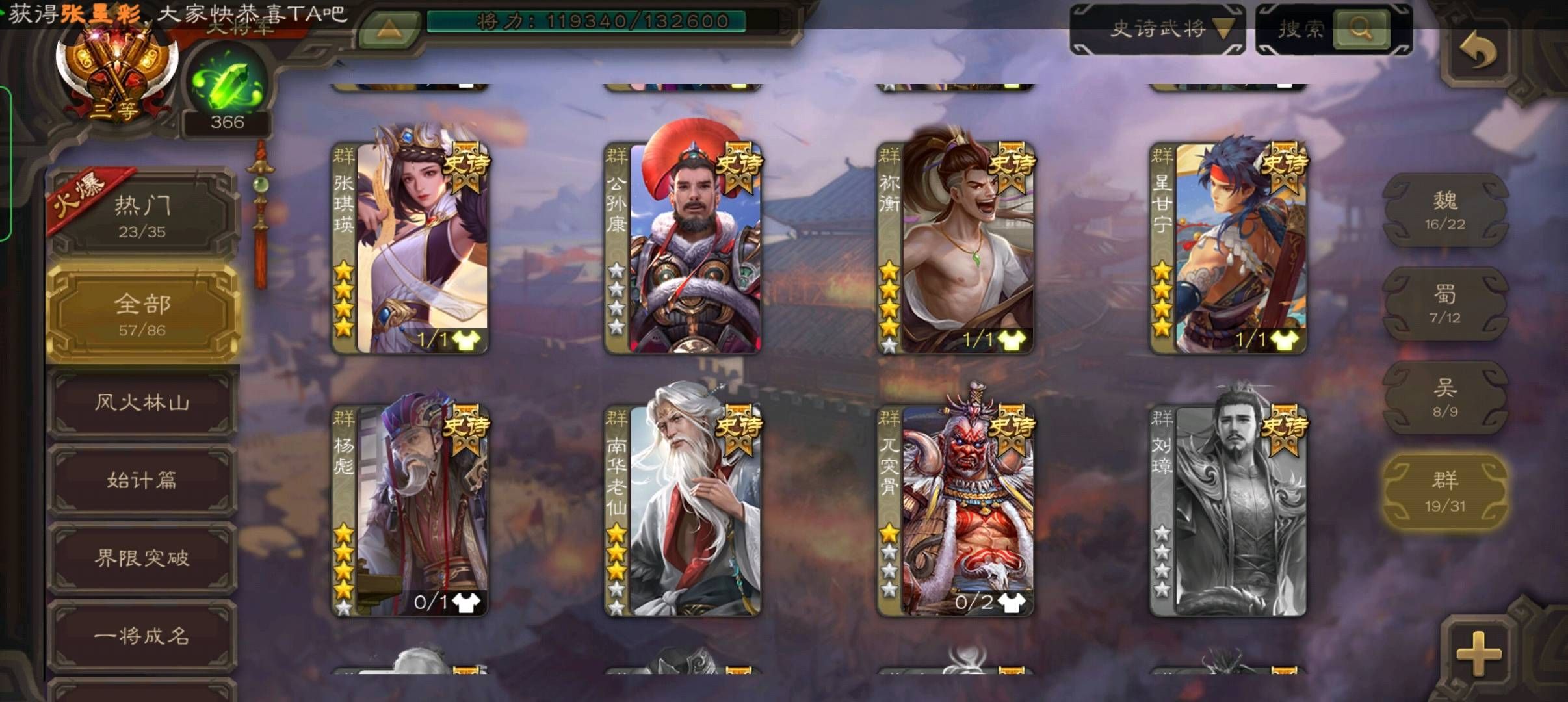Go back with the return arrow
This screenshot has height=702, width=1568.
(1478, 51)
